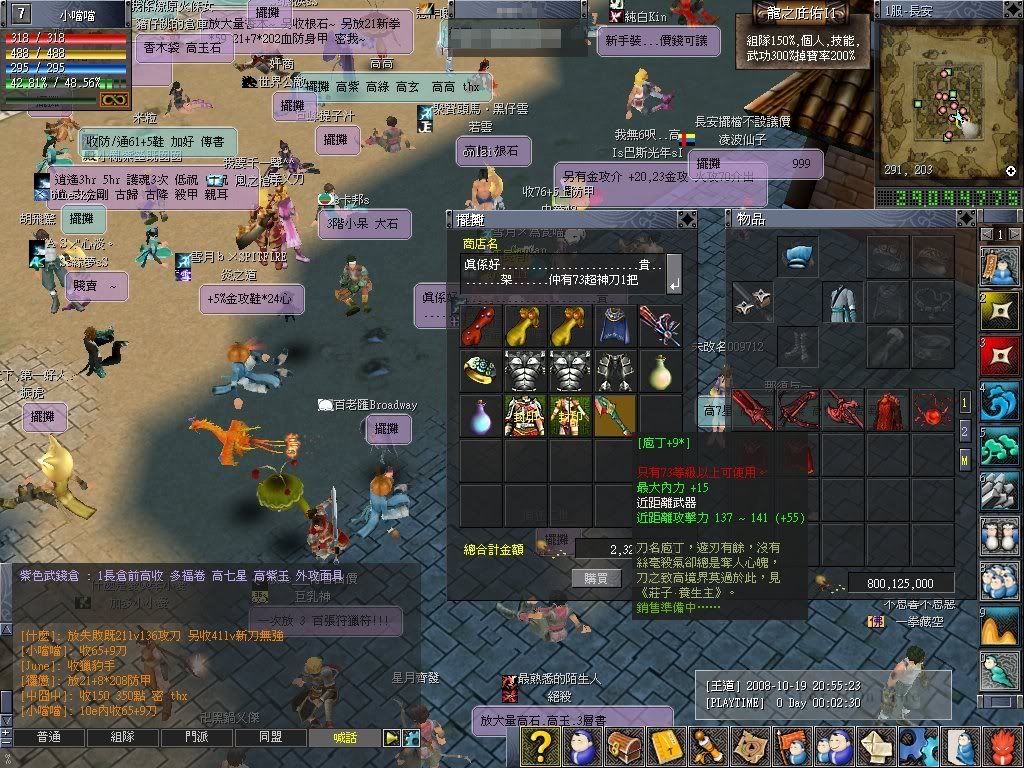This screenshot has height=768, width=1024.
Task: Select the 同盟 alliance chat tab
Action: [x=271, y=738]
